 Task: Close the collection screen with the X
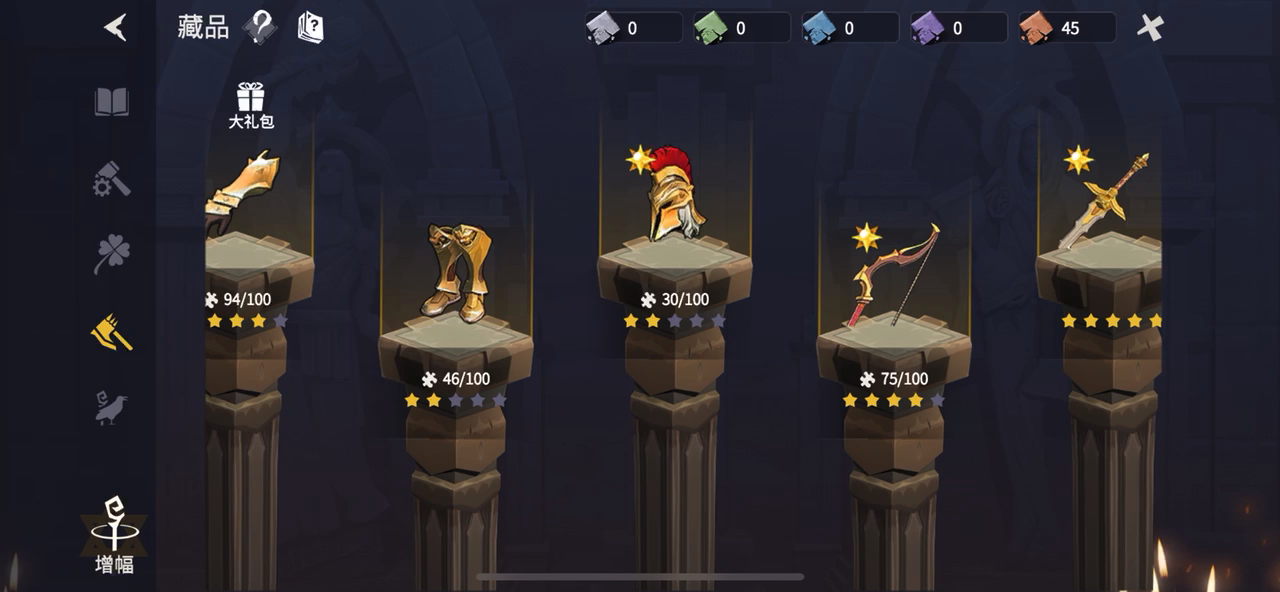click(1150, 27)
